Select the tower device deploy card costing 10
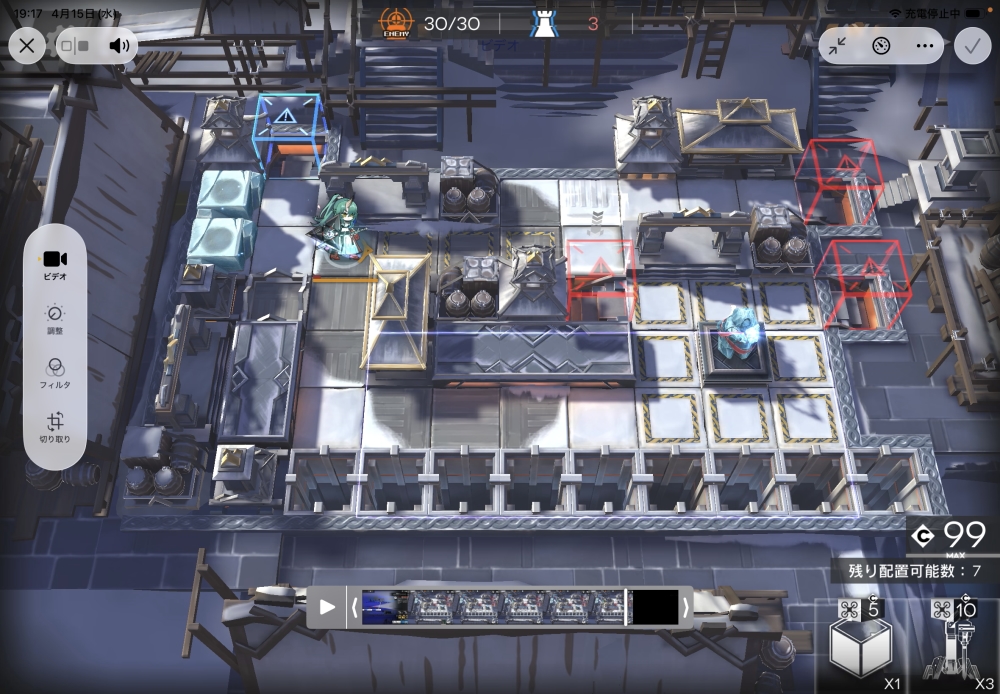 (x=954, y=646)
